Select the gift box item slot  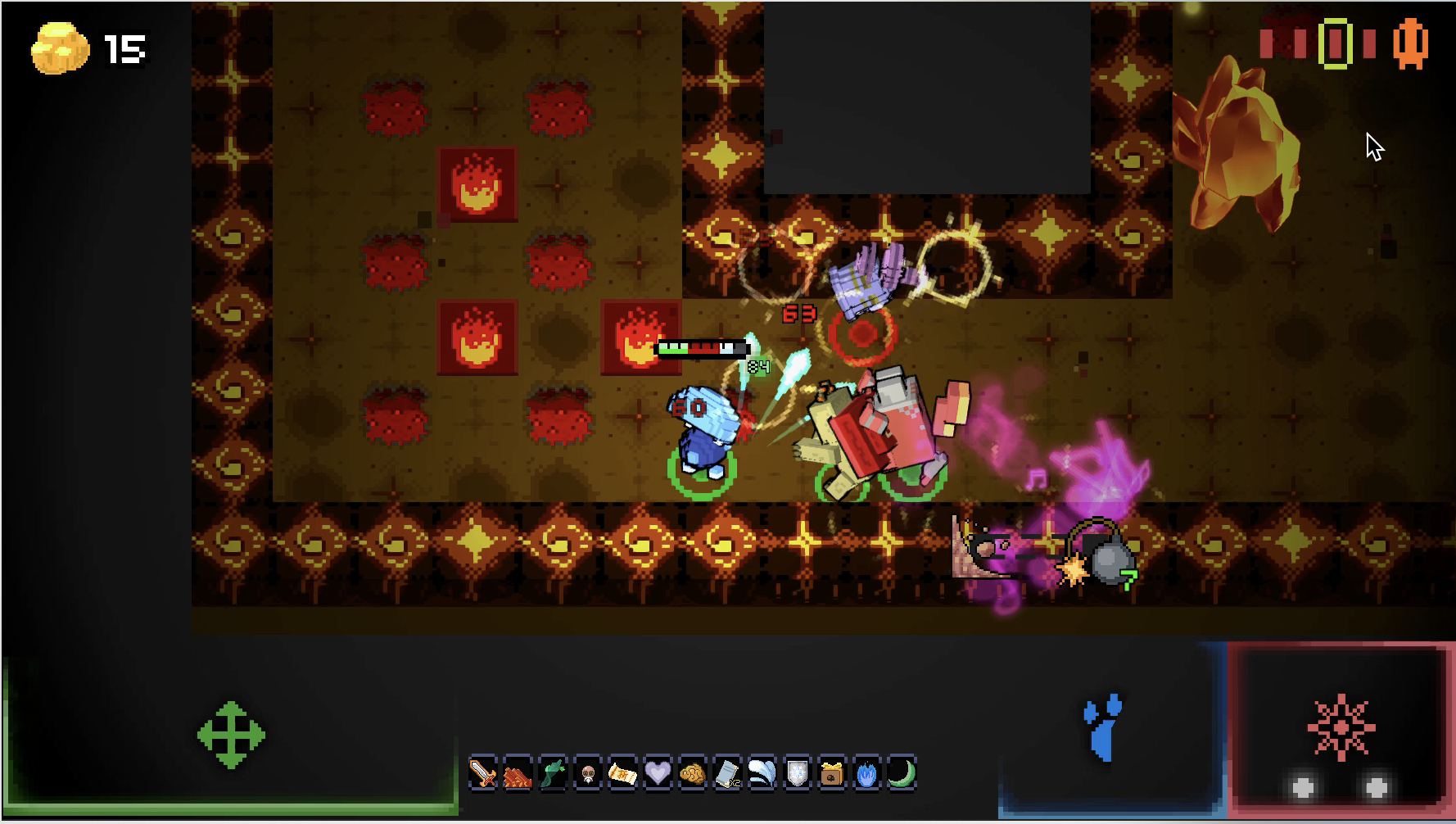[832, 772]
